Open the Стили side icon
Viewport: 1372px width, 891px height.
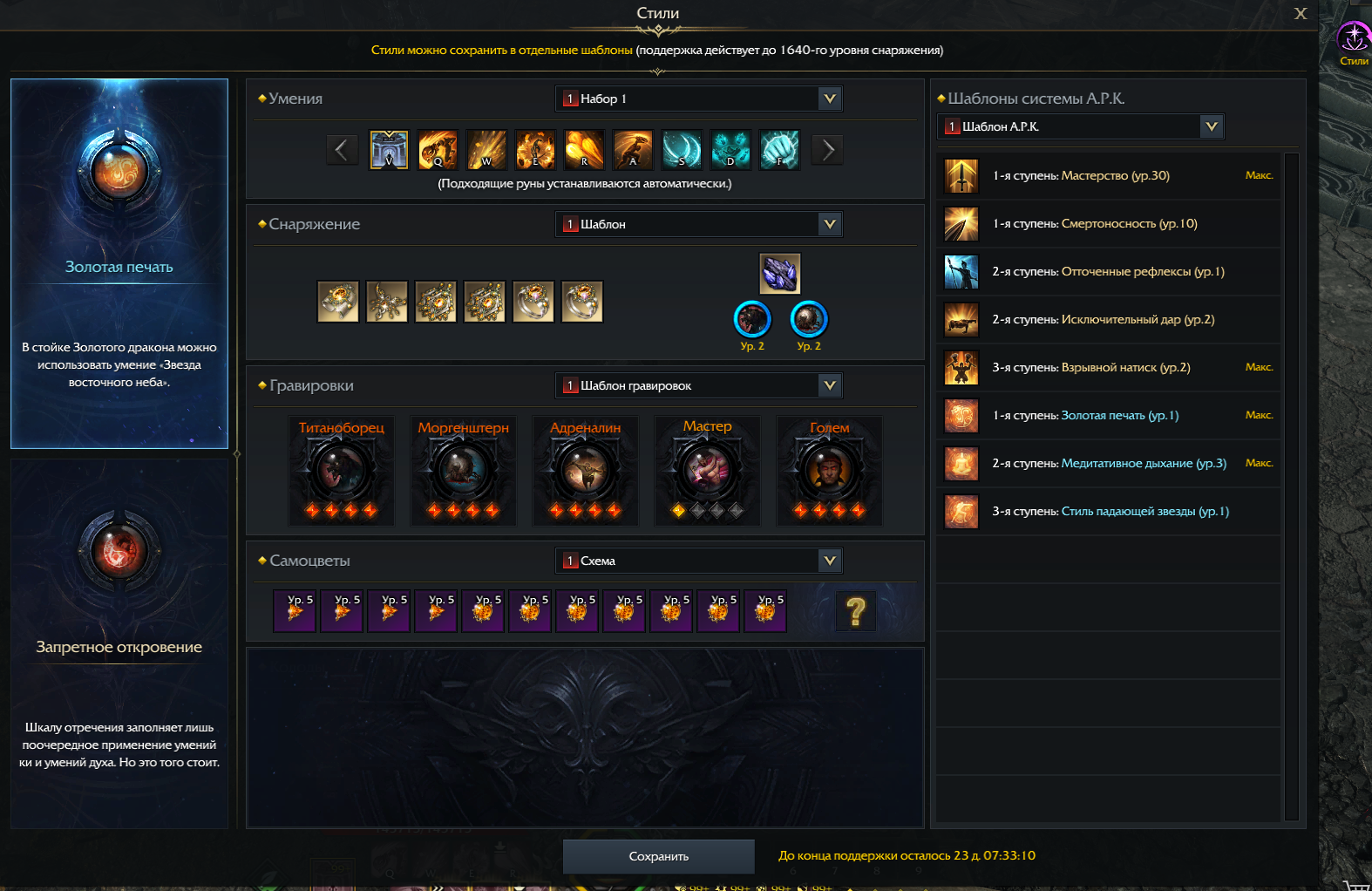[1354, 42]
